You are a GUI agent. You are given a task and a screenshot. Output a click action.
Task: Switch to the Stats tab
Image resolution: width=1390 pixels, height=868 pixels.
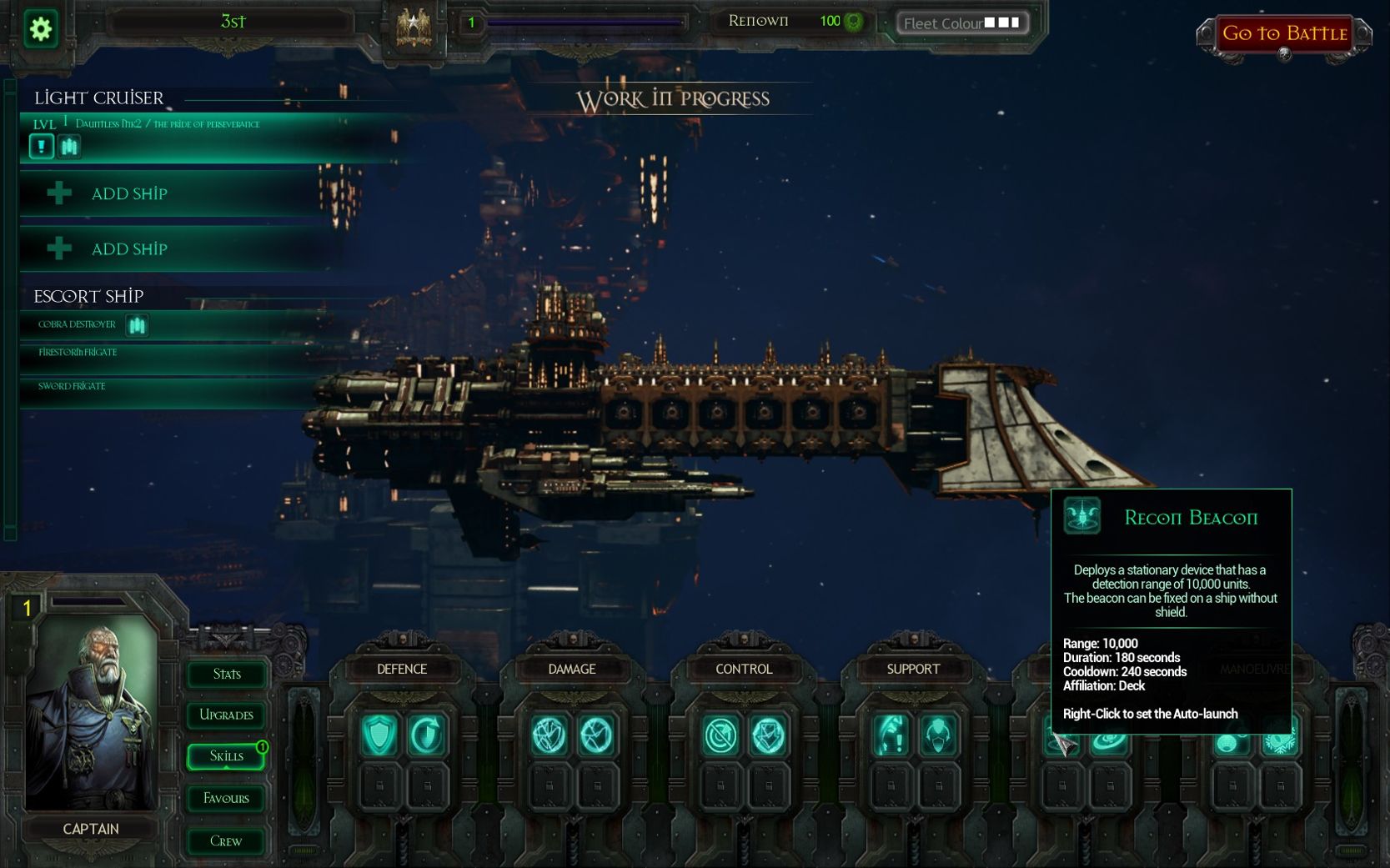point(226,674)
